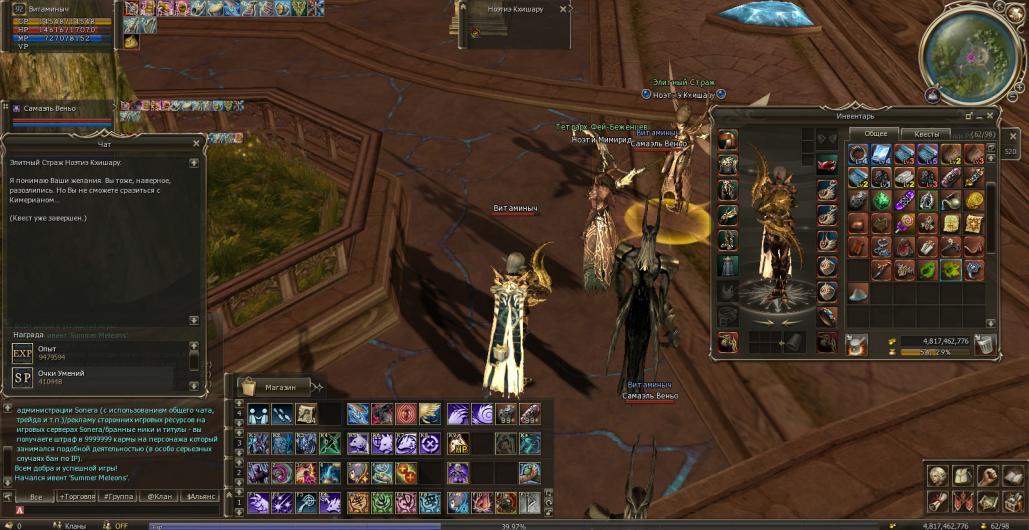Choose the Все chat tab
This screenshot has height=530, width=1029.
36,496
